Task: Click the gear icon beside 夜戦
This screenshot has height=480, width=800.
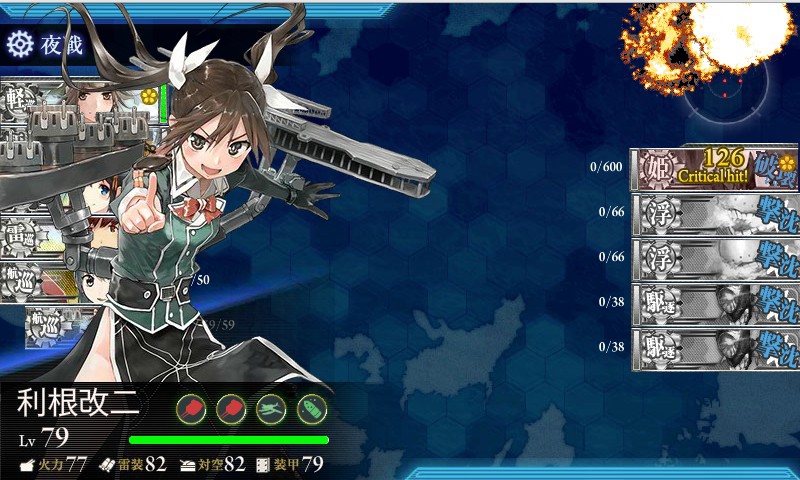Action: pyautogui.click(x=19, y=43)
